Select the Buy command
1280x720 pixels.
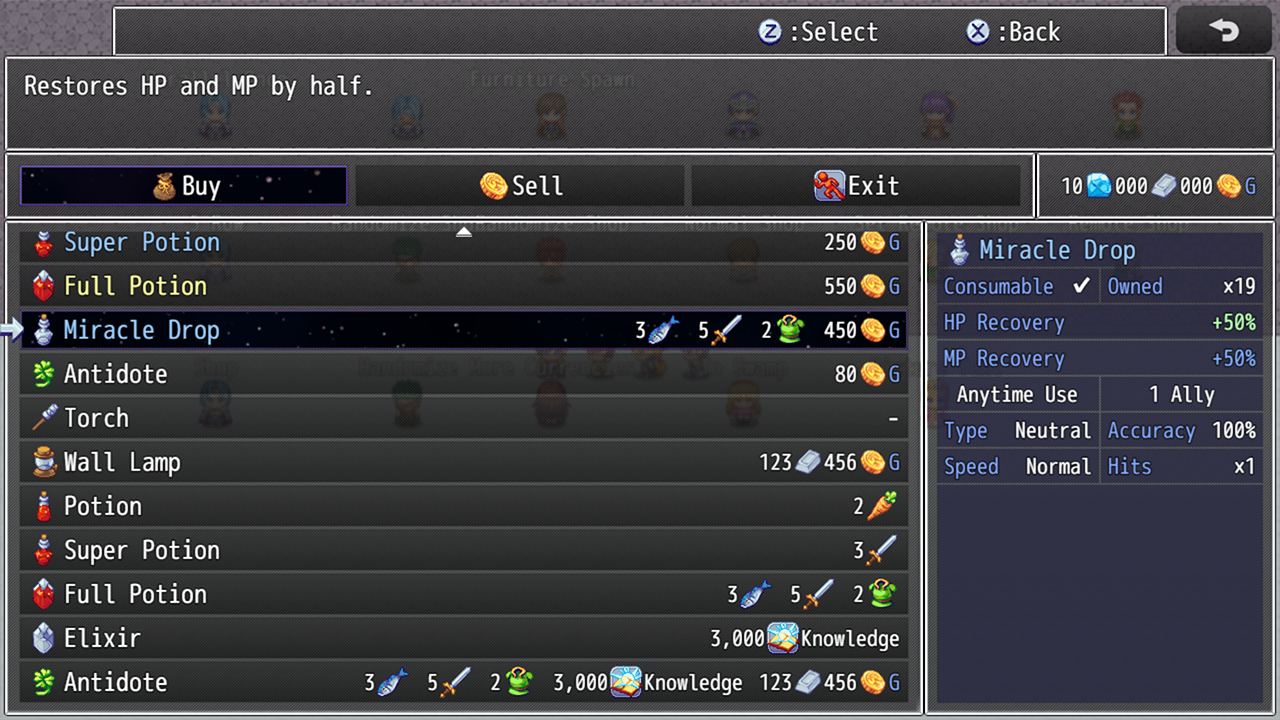point(184,186)
